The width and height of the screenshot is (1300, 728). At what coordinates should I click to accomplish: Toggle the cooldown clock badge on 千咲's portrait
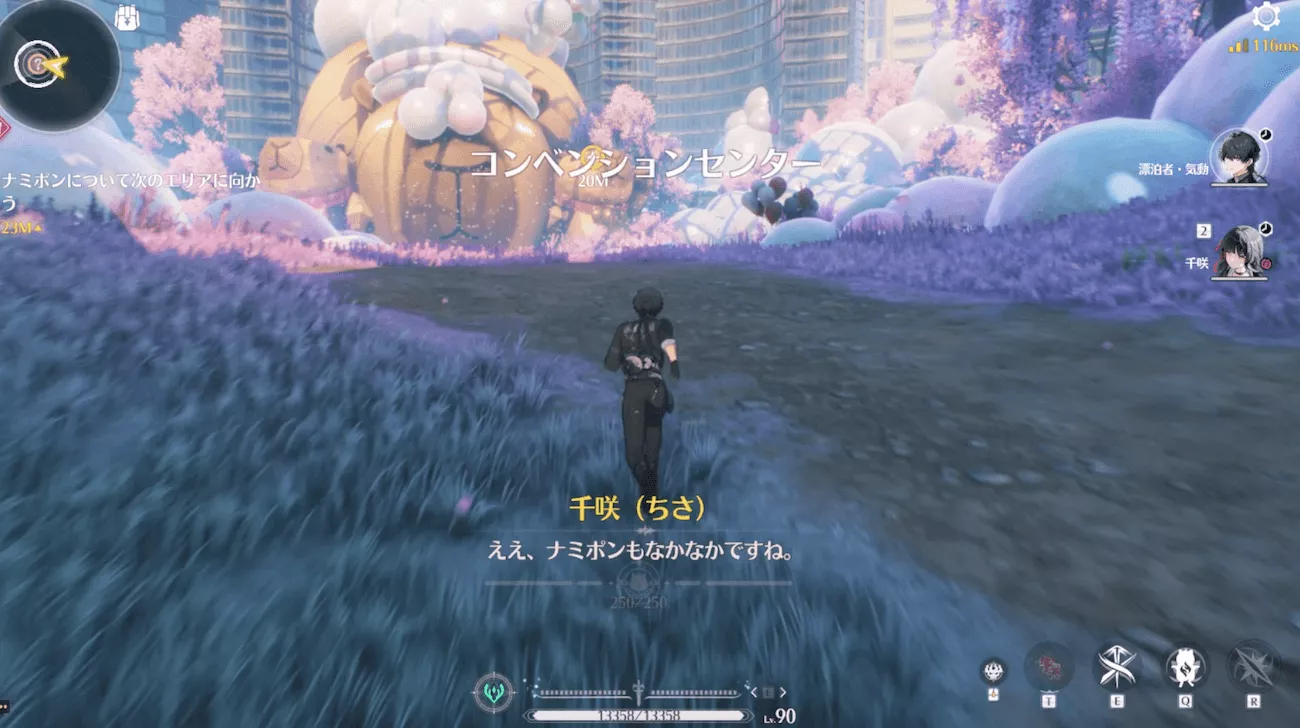[1265, 229]
